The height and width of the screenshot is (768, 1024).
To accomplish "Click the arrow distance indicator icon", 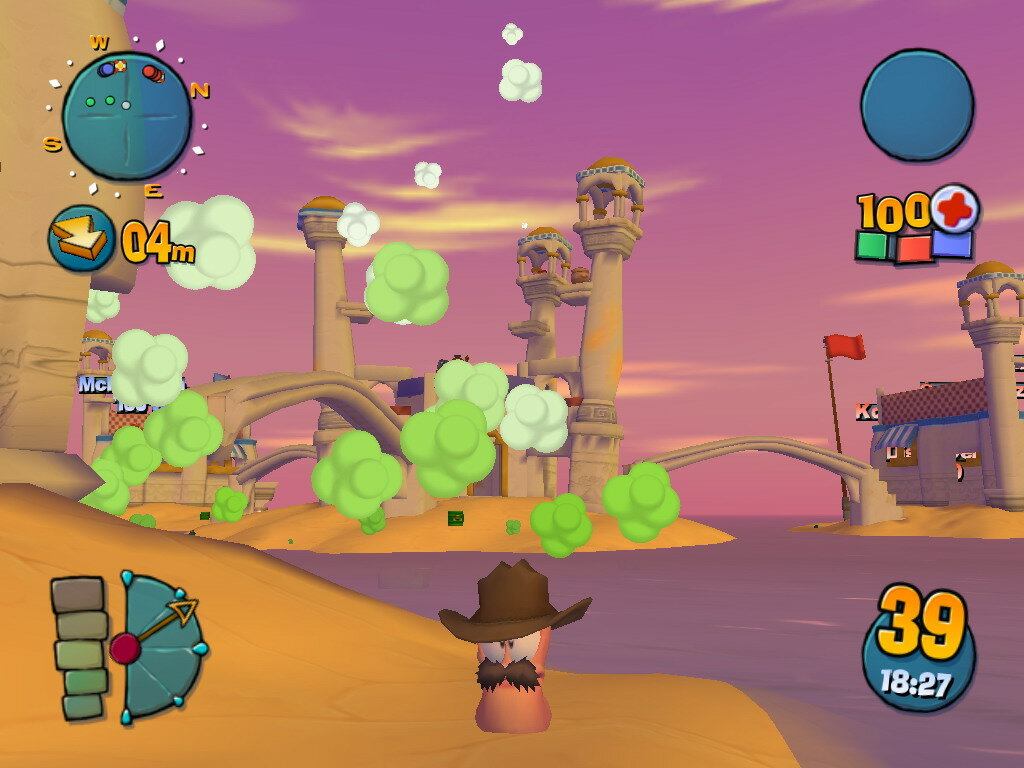I will tap(81, 238).
